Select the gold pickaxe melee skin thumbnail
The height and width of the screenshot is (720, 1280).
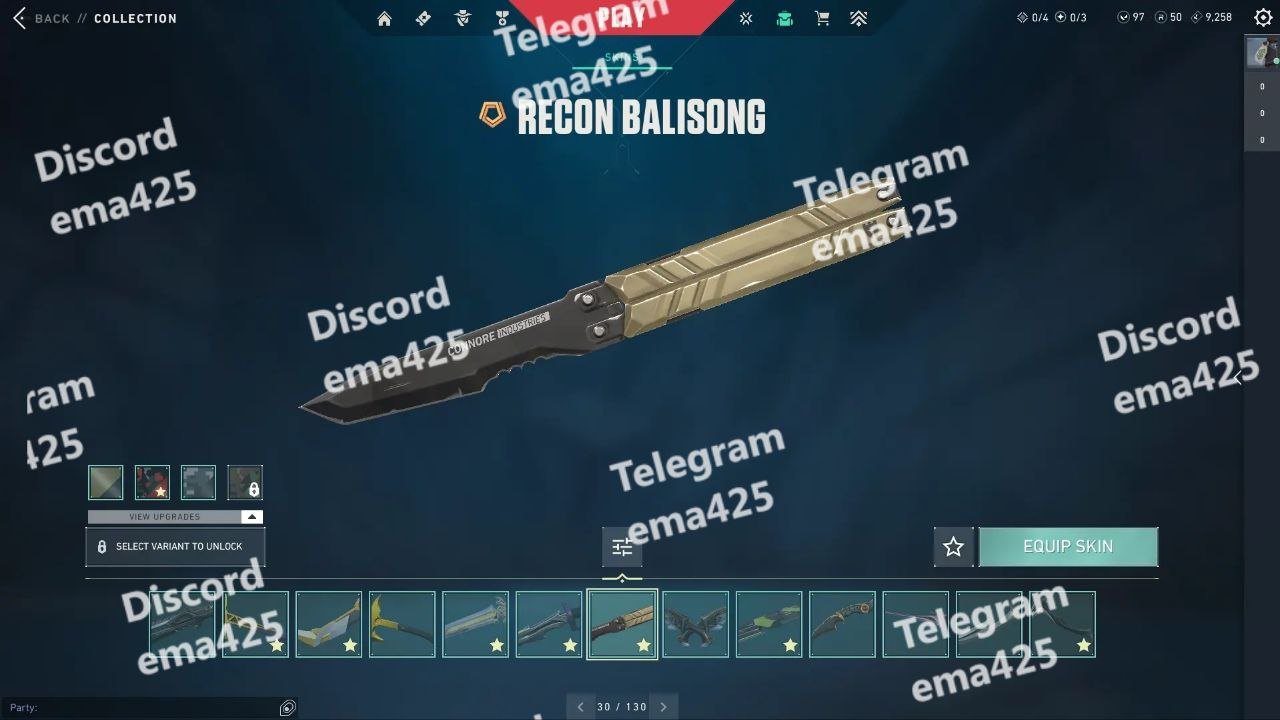(x=402, y=625)
